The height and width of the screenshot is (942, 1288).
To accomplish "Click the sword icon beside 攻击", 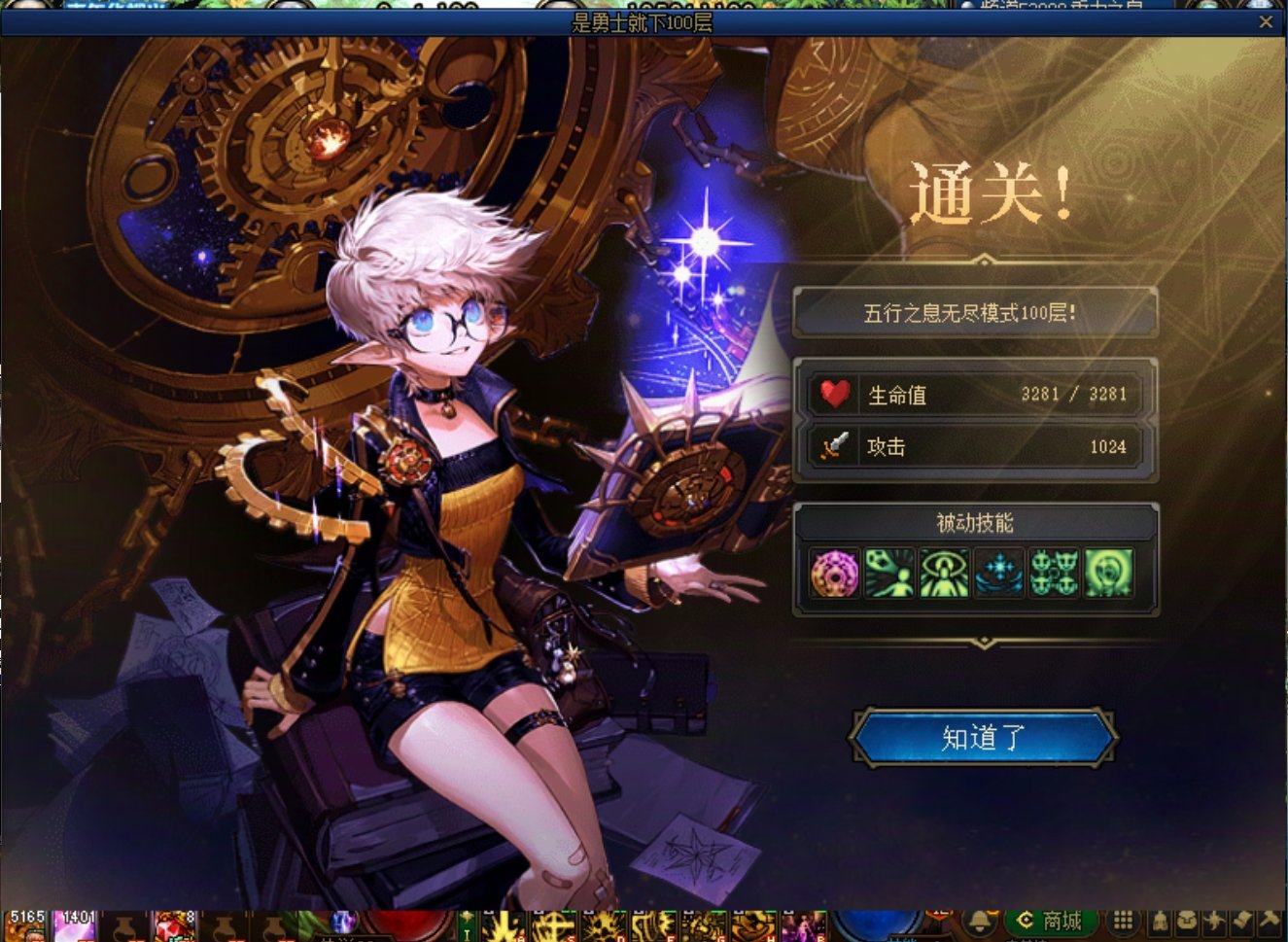I will pyautogui.click(x=835, y=447).
